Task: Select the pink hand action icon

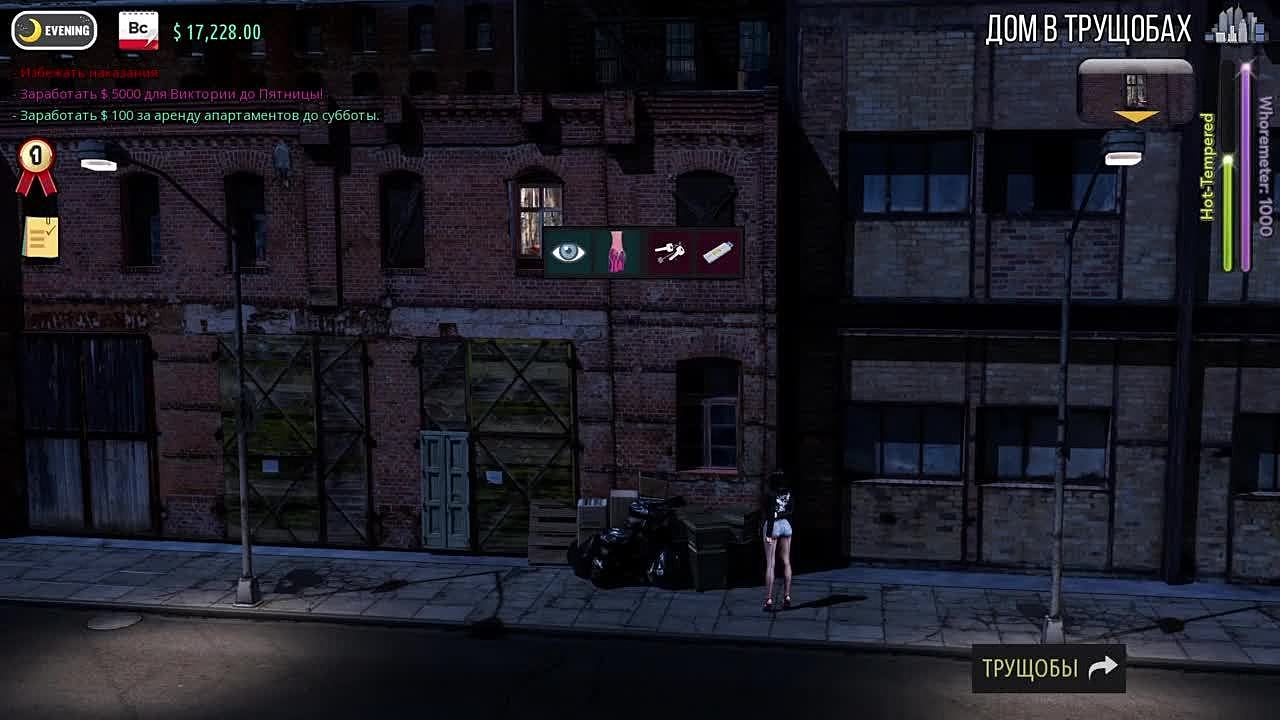Action: (x=617, y=252)
